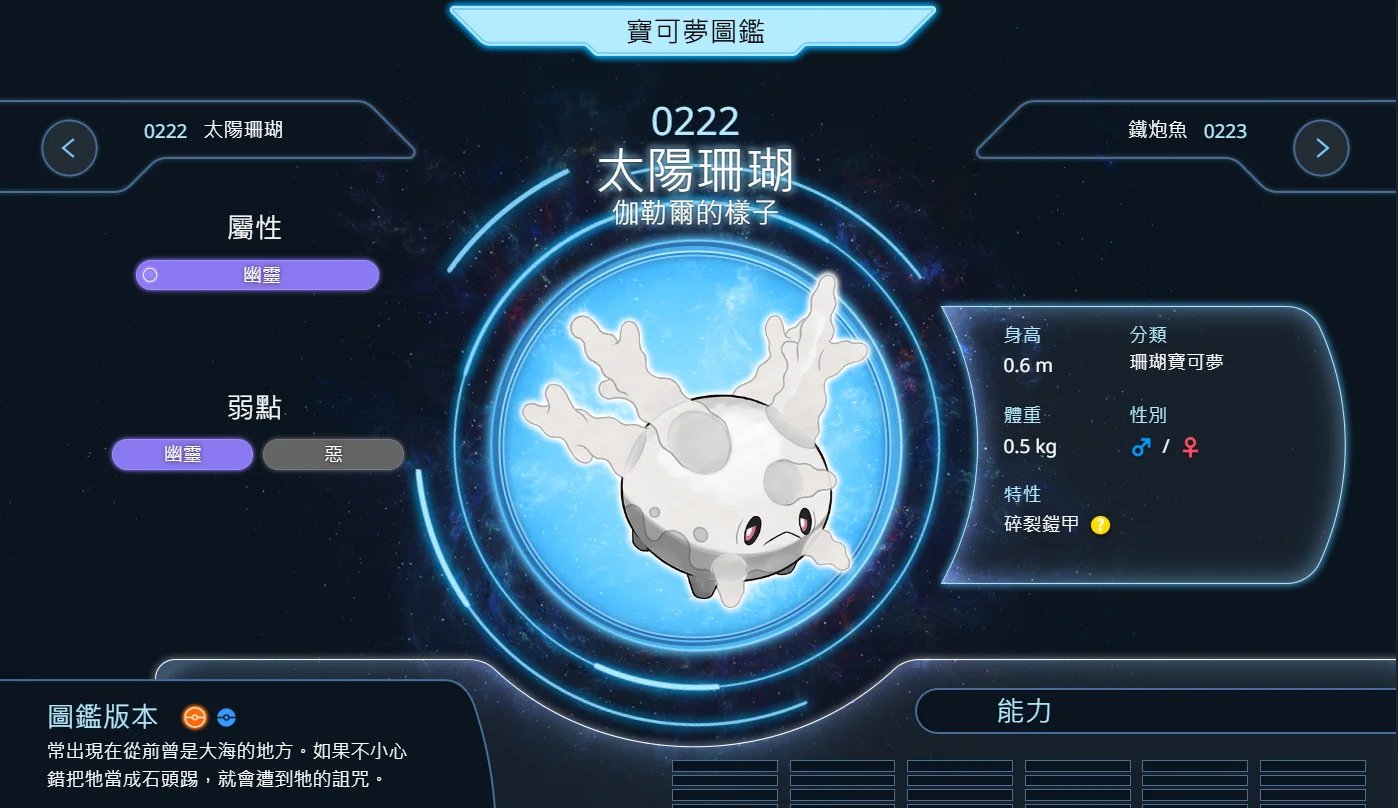The height and width of the screenshot is (808, 1398).
Task: Switch to the blue Poké Ball Pokédex version
Action: tap(226, 717)
